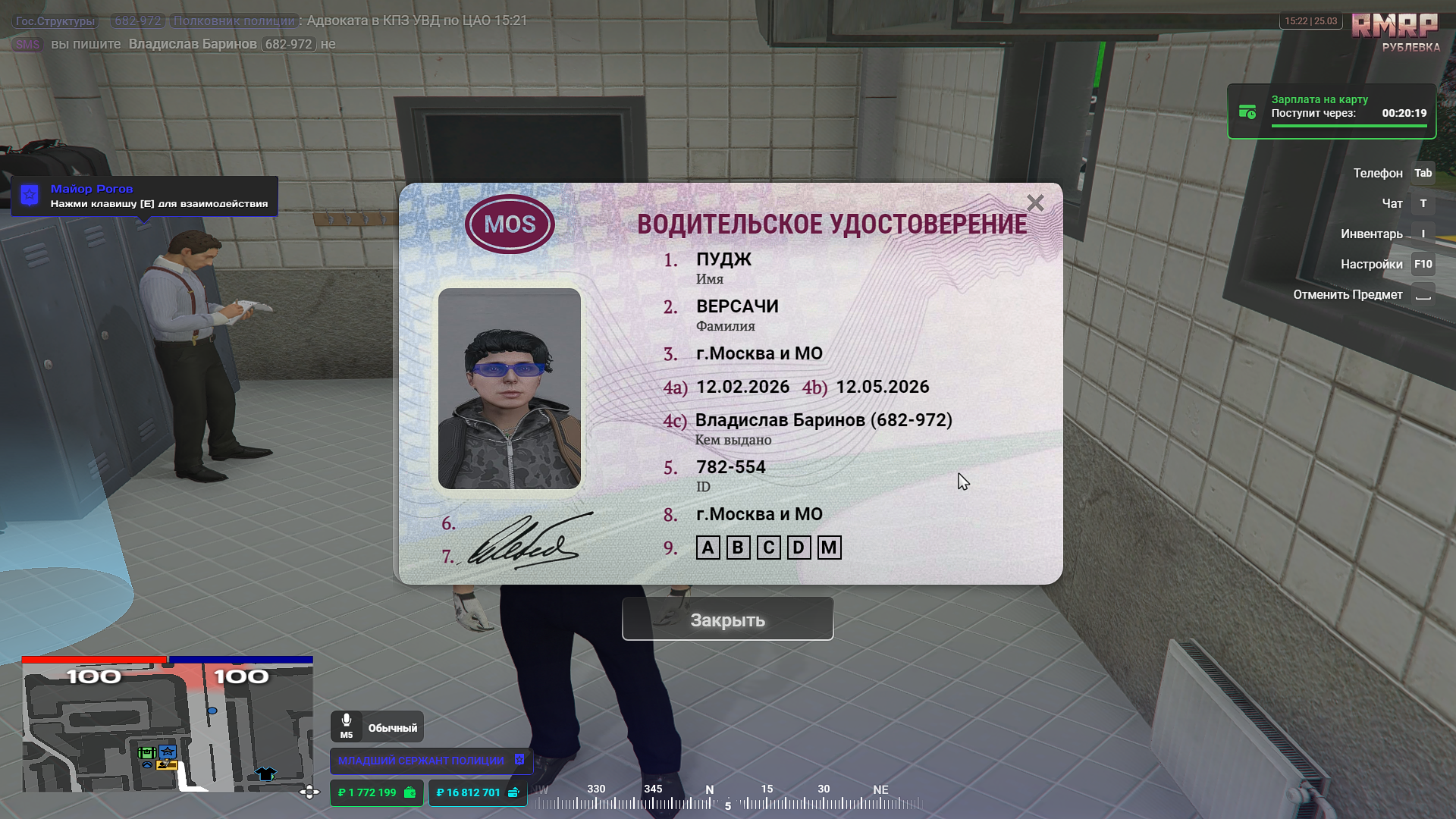Click the cash balance 1 772 199

(x=376, y=792)
